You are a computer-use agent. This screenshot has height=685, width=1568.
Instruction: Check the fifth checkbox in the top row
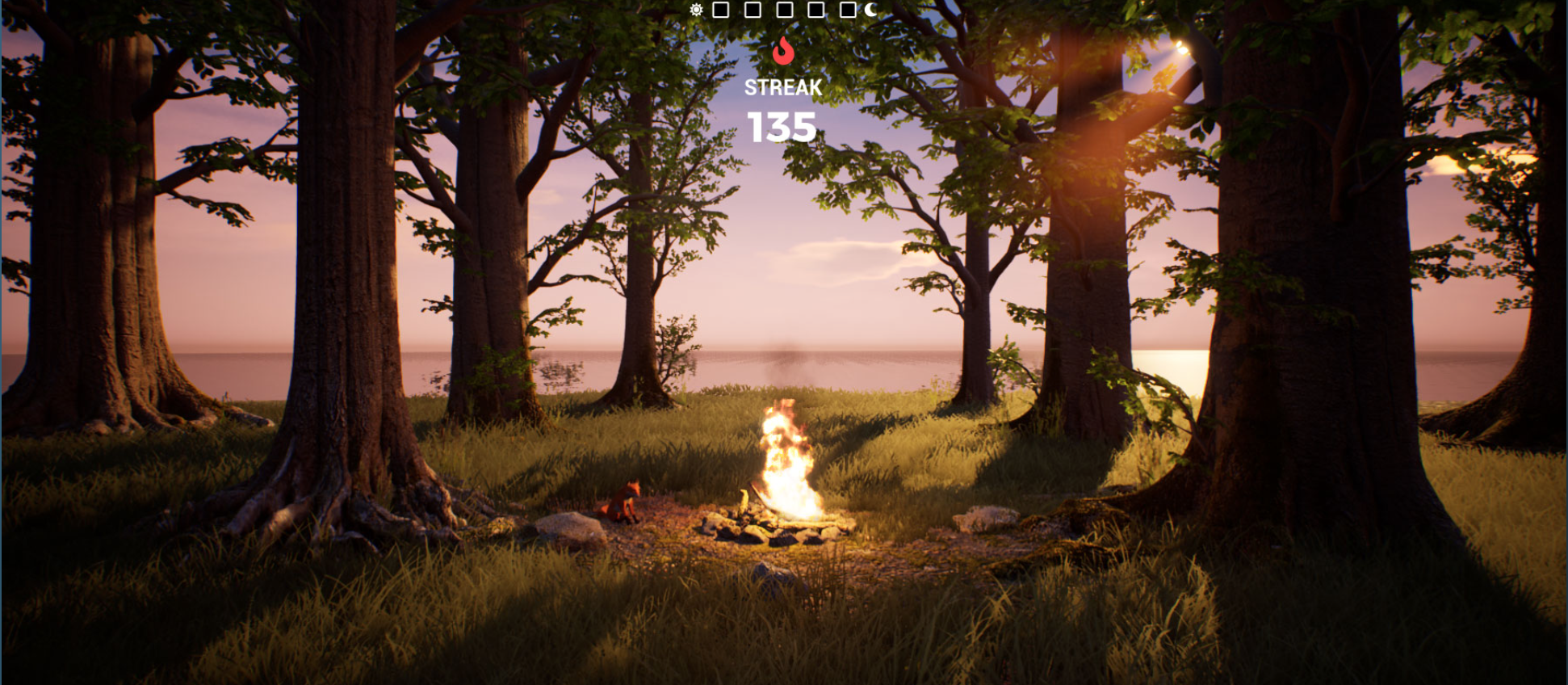pos(847,10)
